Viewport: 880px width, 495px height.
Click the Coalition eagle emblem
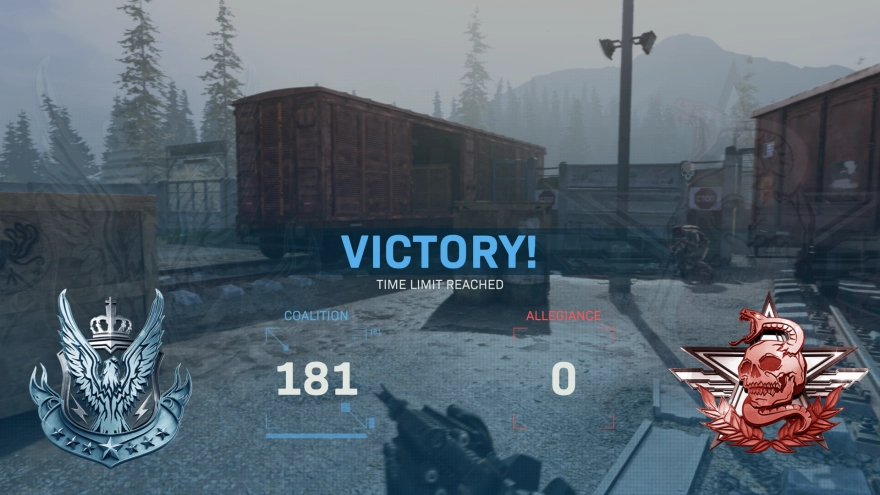click(x=110, y=377)
